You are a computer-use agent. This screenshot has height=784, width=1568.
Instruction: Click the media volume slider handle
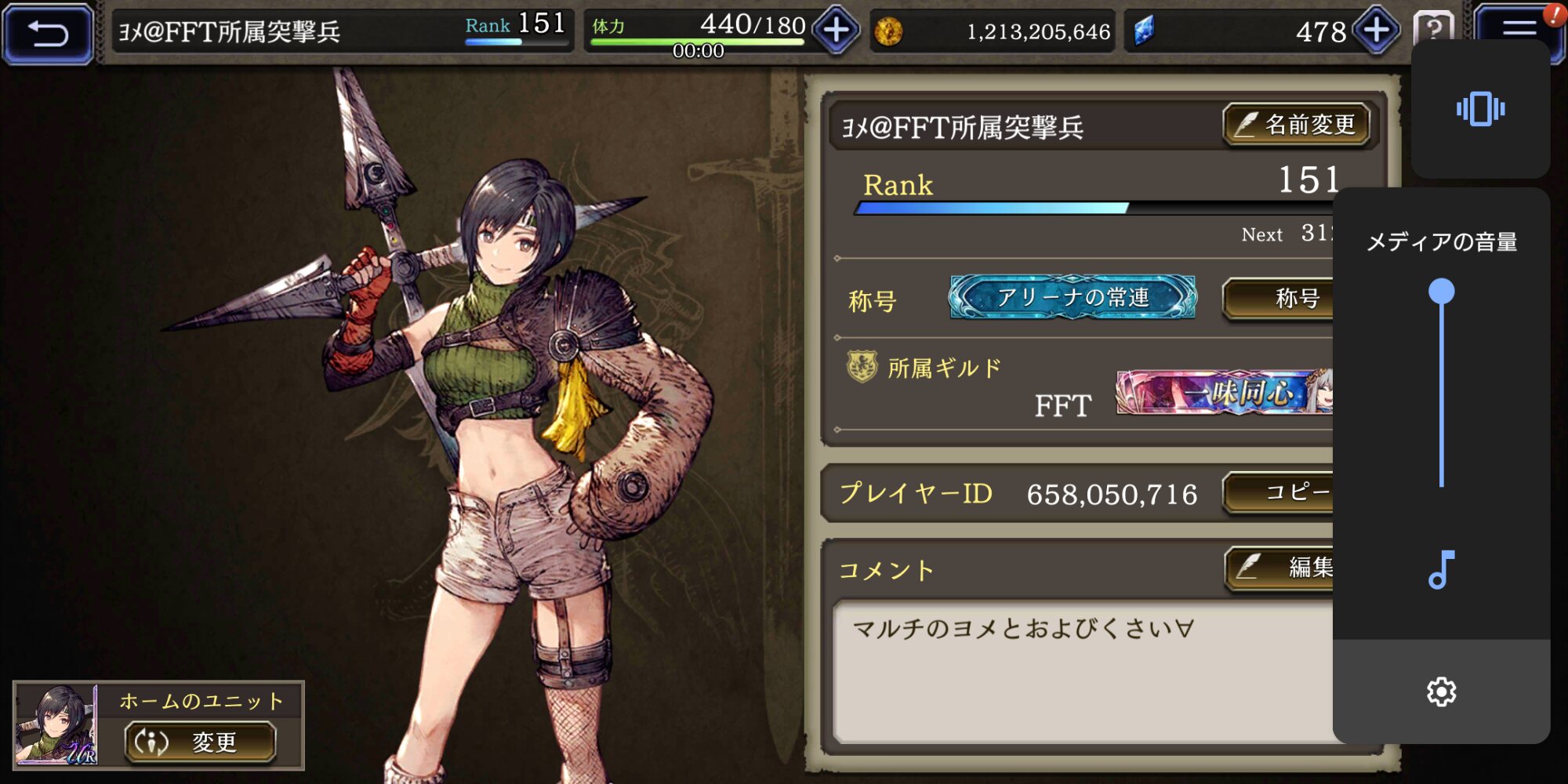click(x=1441, y=292)
